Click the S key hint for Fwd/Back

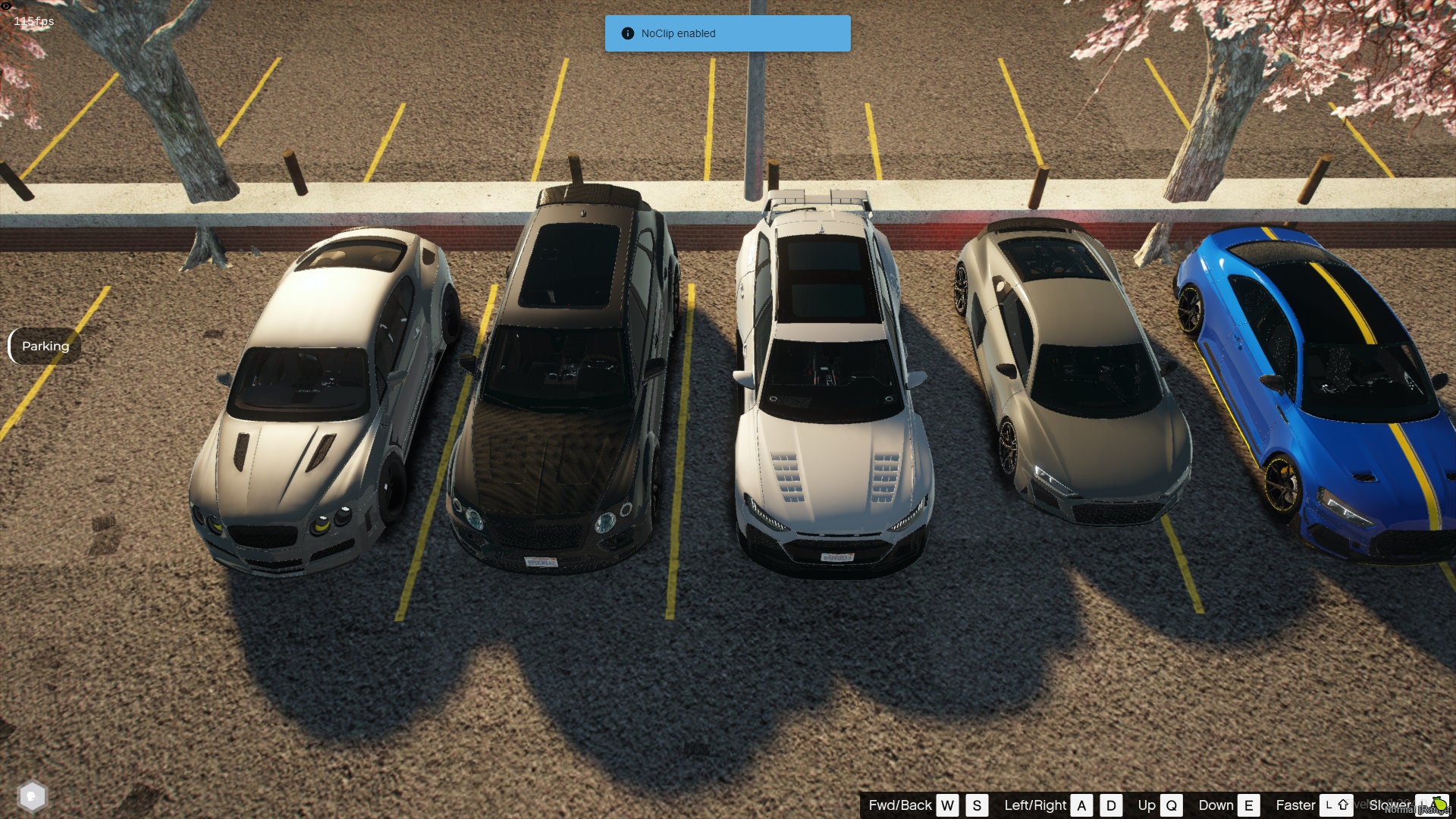click(977, 805)
